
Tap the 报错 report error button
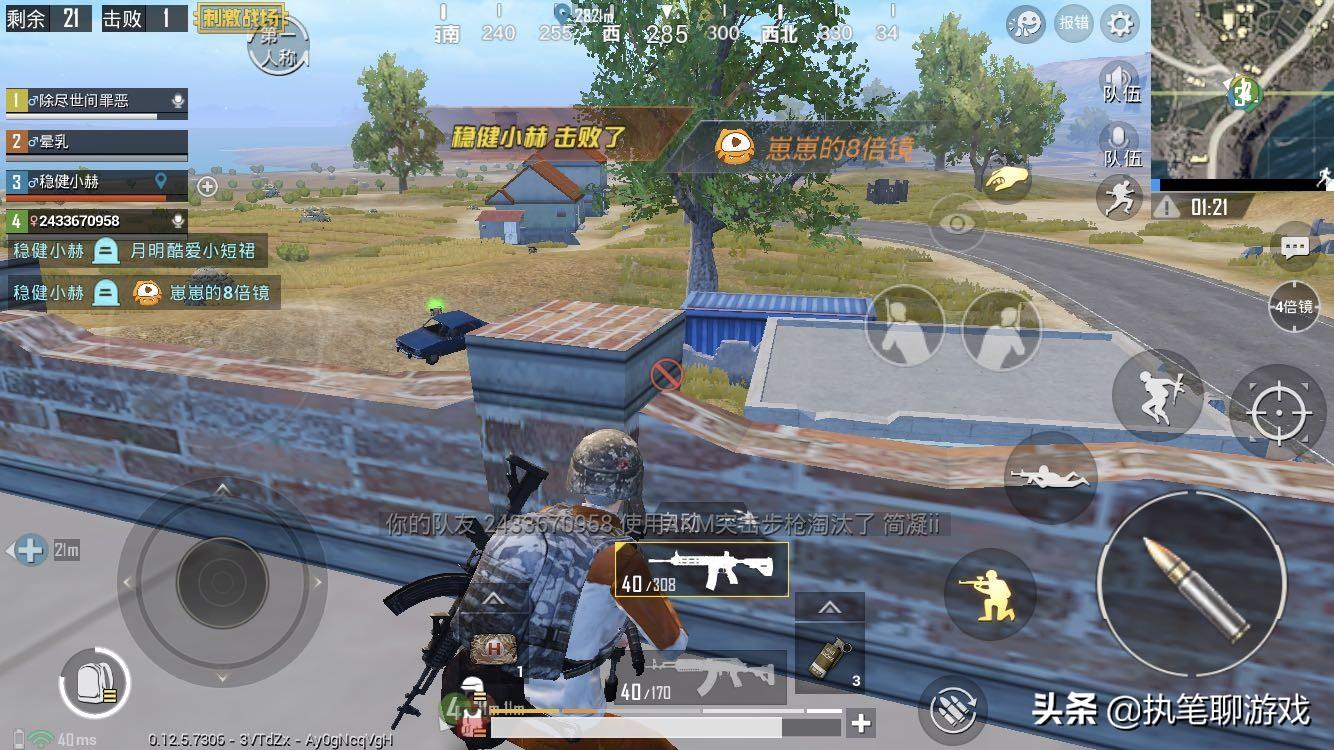pos(1074,23)
